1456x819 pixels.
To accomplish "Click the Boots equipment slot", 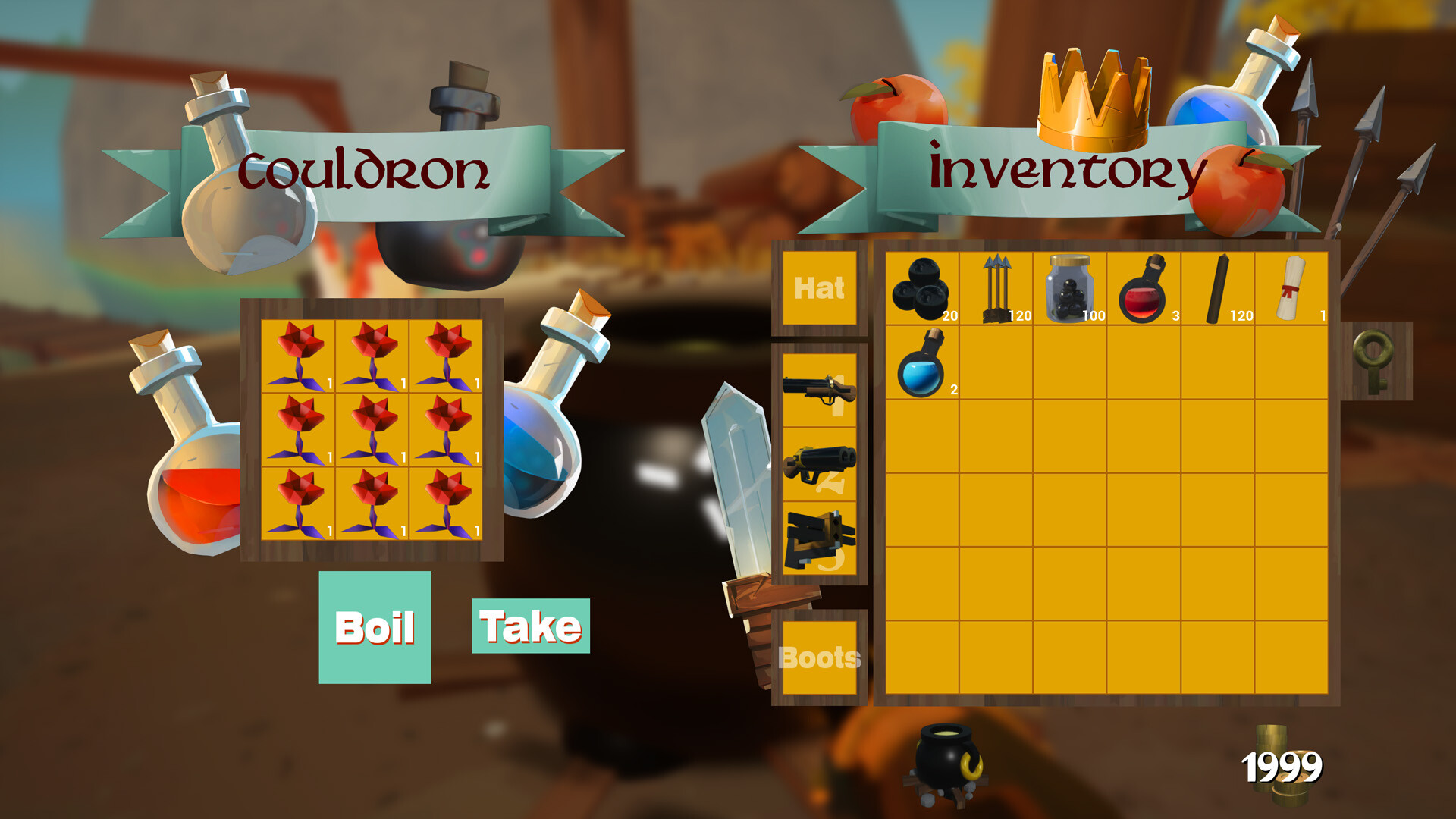I will point(819,656).
